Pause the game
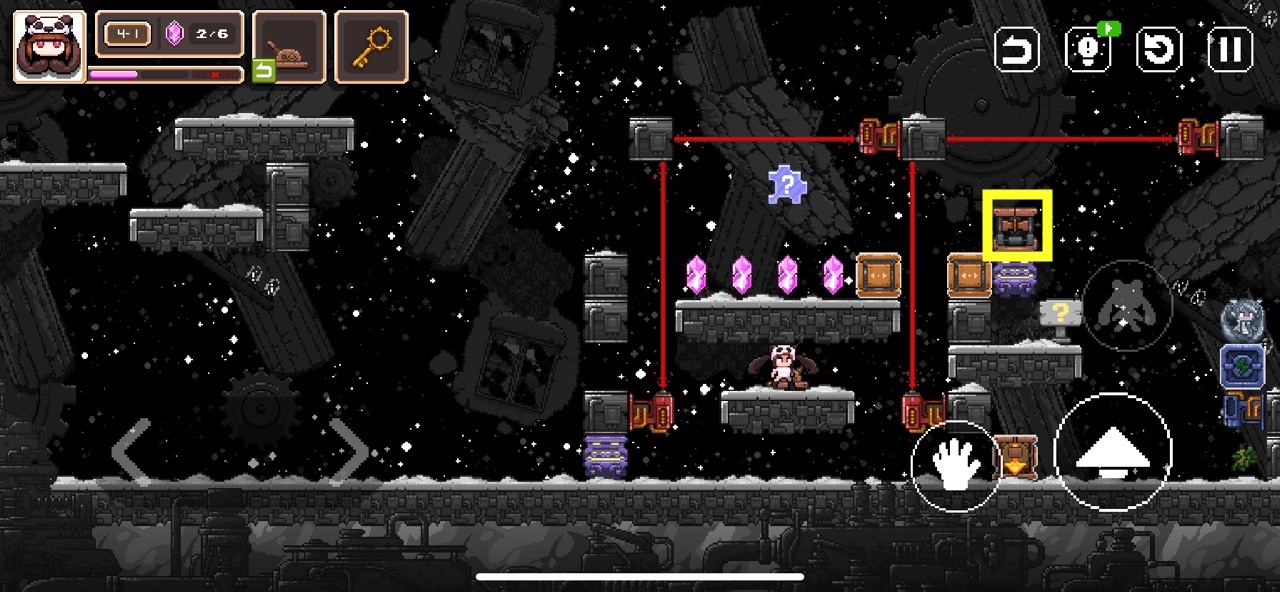Image resolution: width=1280 pixels, height=592 pixels. point(1230,49)
